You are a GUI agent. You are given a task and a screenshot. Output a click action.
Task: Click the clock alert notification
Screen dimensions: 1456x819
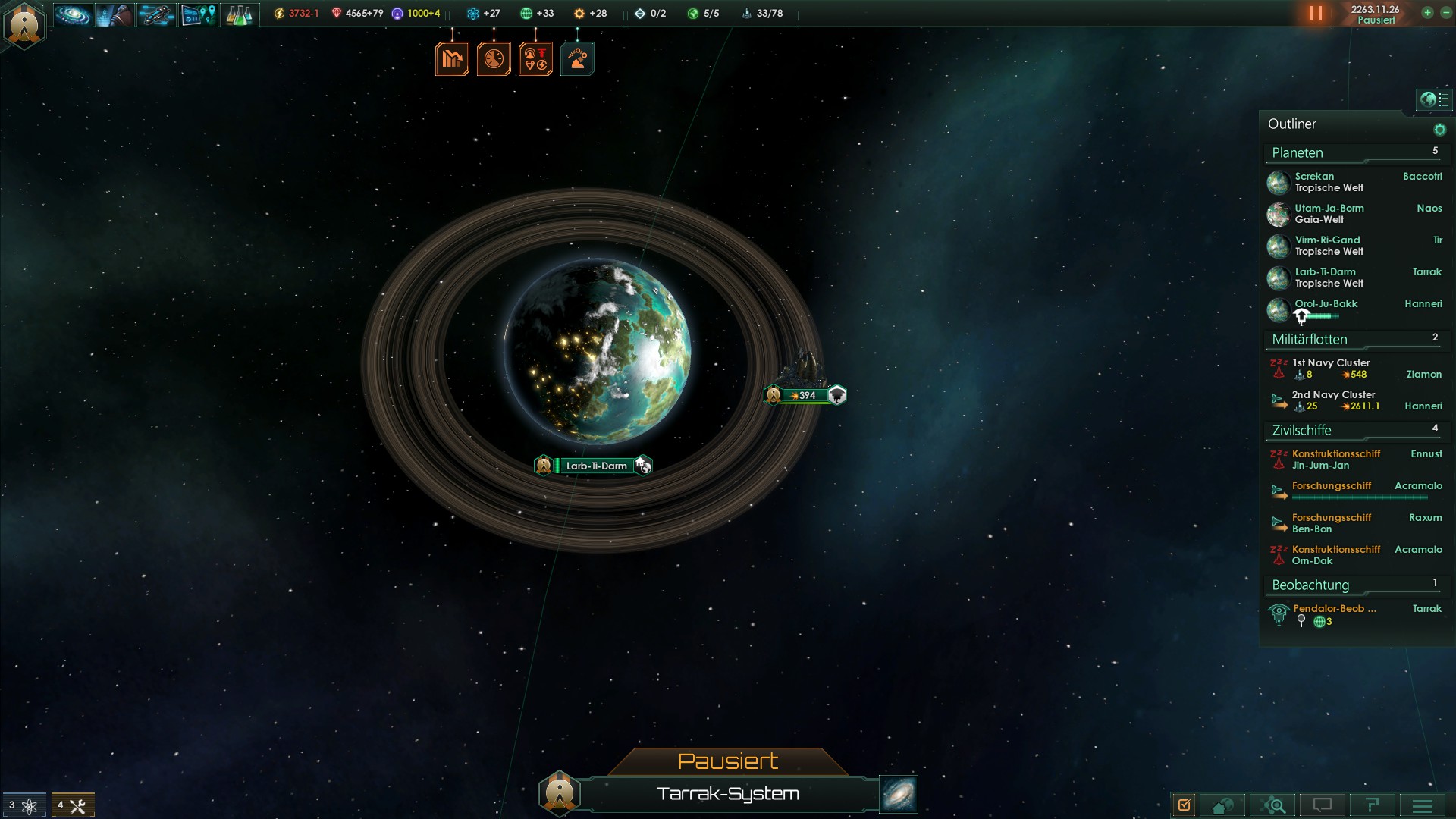[494, 59]
